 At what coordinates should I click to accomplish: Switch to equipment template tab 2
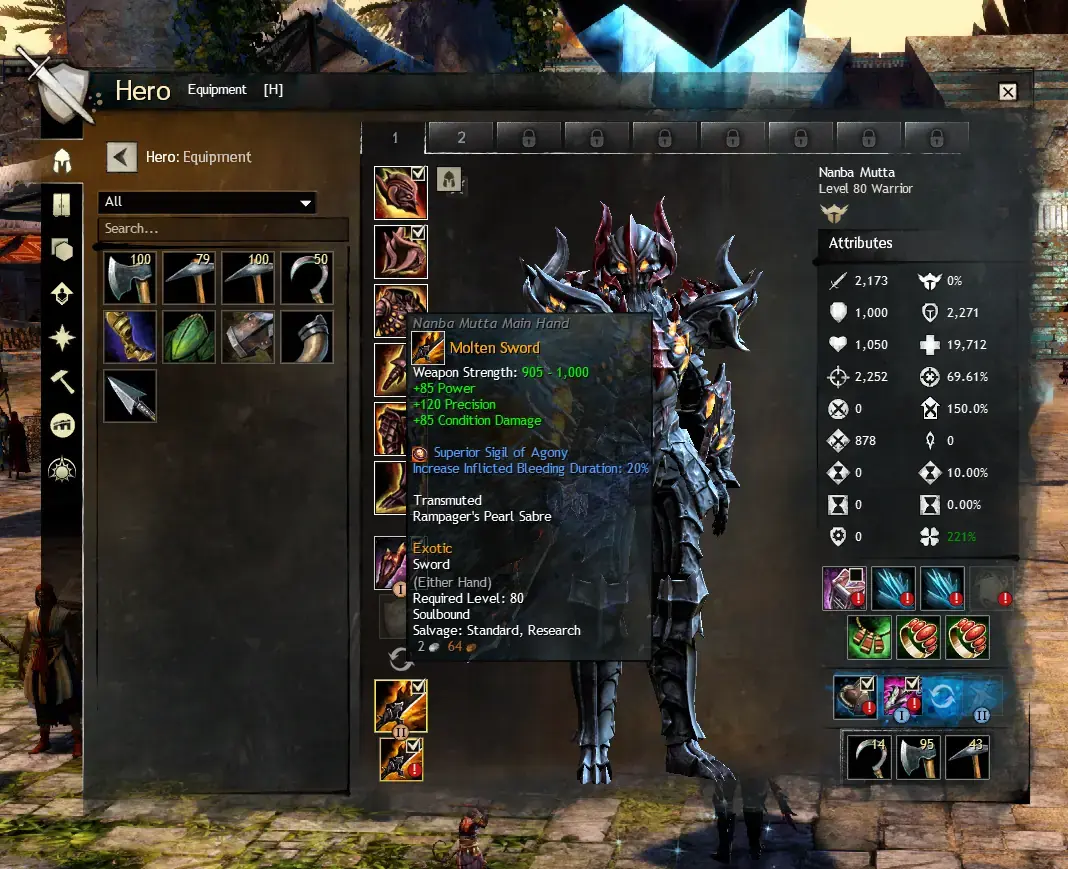(461, 138)
